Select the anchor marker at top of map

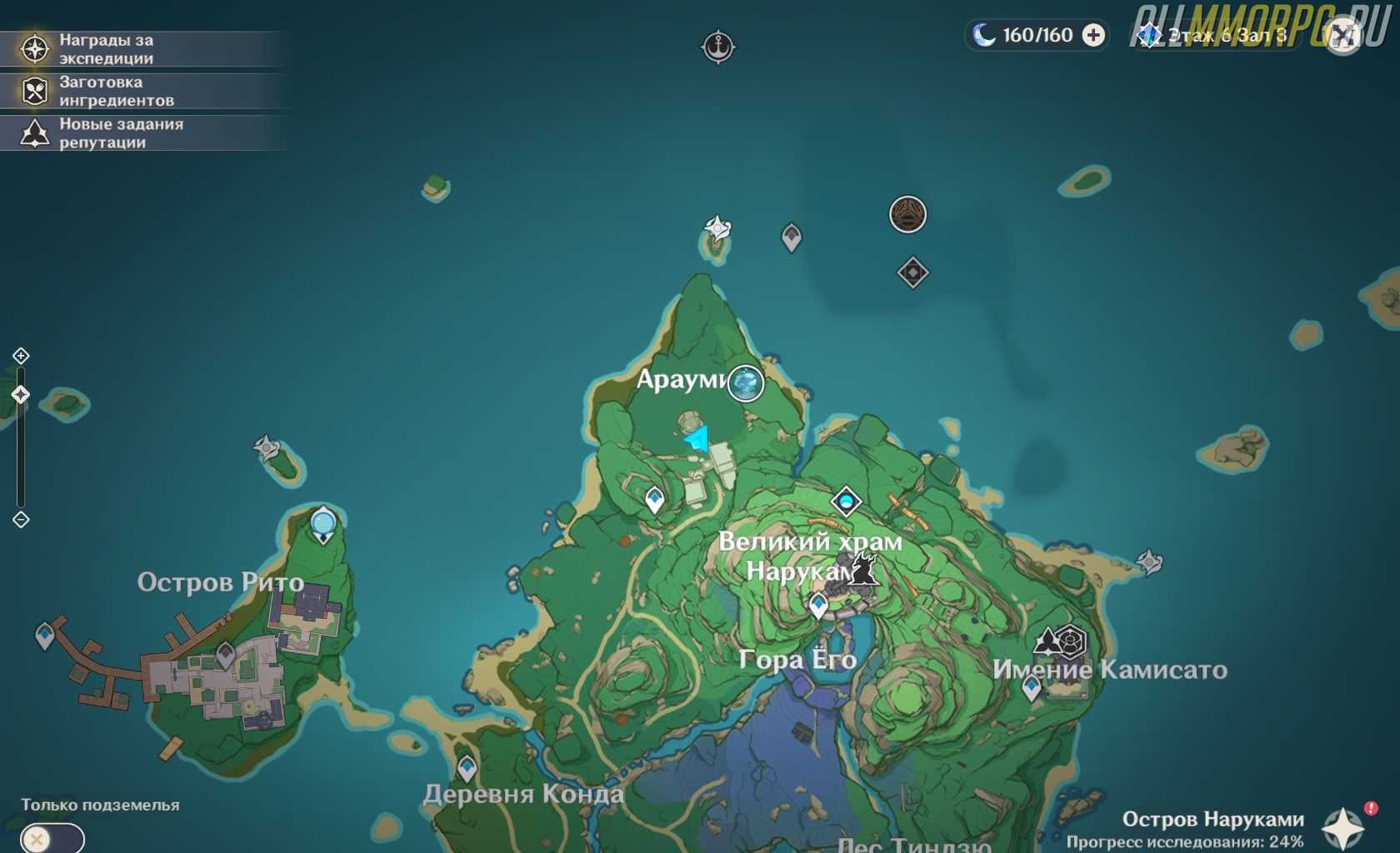tap(717, 47)
